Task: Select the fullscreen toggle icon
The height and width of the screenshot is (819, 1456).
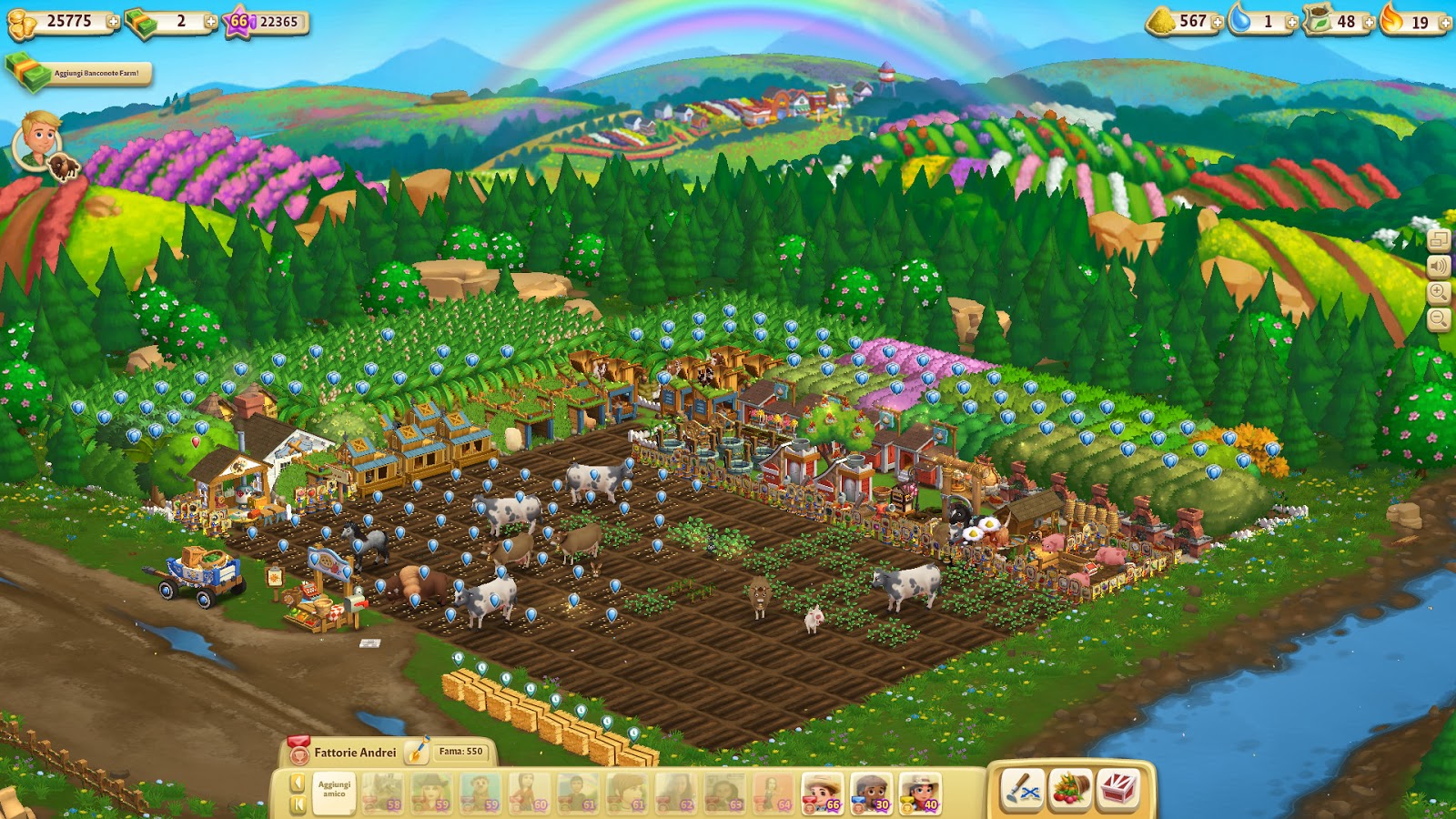Action: coord(1439,241)
